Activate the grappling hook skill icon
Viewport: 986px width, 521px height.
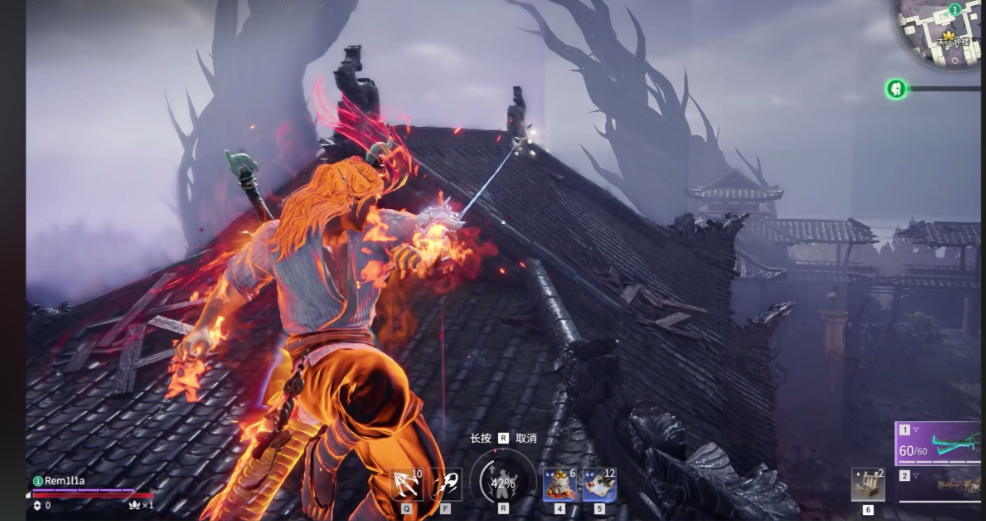pos(407,484)
